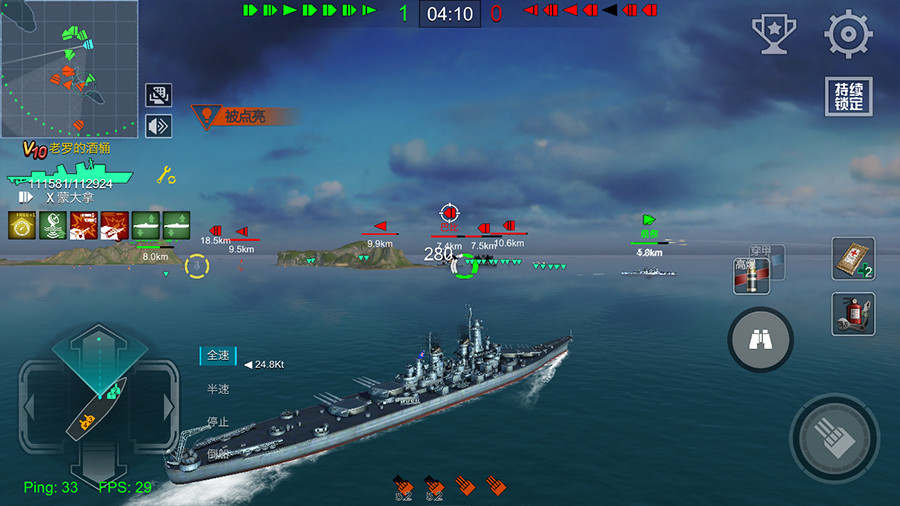Screen dimensions: 900x506
Task: Use the repair kit consumable
Action: click(853, 259)
